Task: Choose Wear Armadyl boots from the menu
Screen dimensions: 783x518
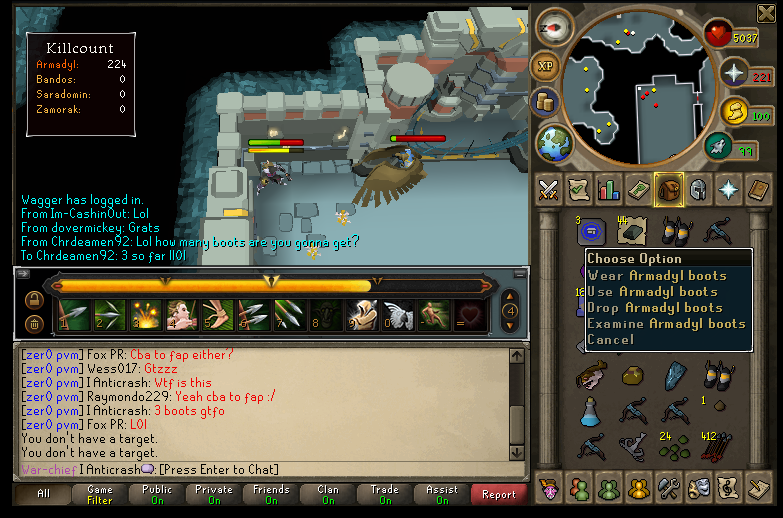Action: 657,275
